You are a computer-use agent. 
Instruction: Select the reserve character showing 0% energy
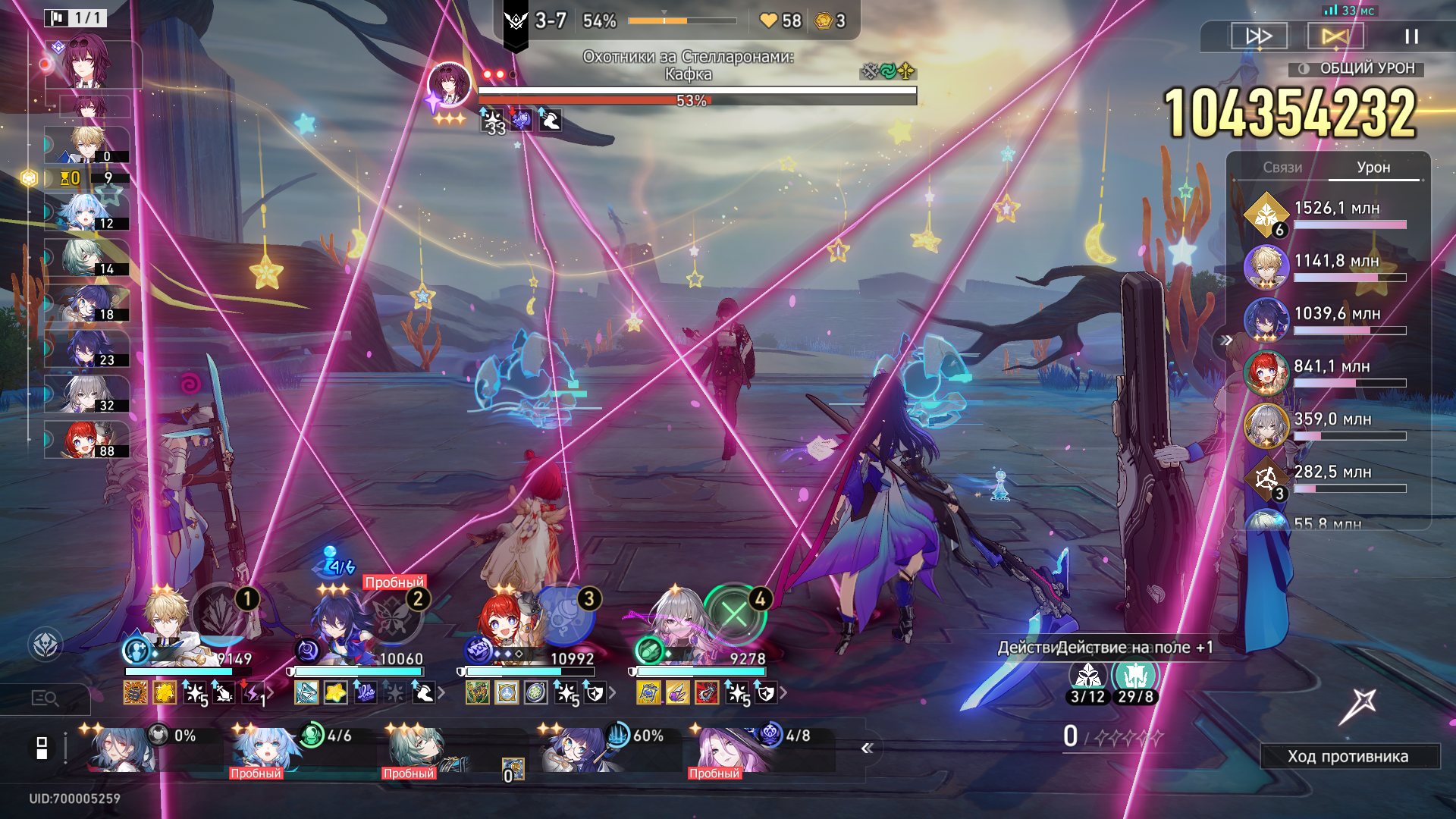121,748
